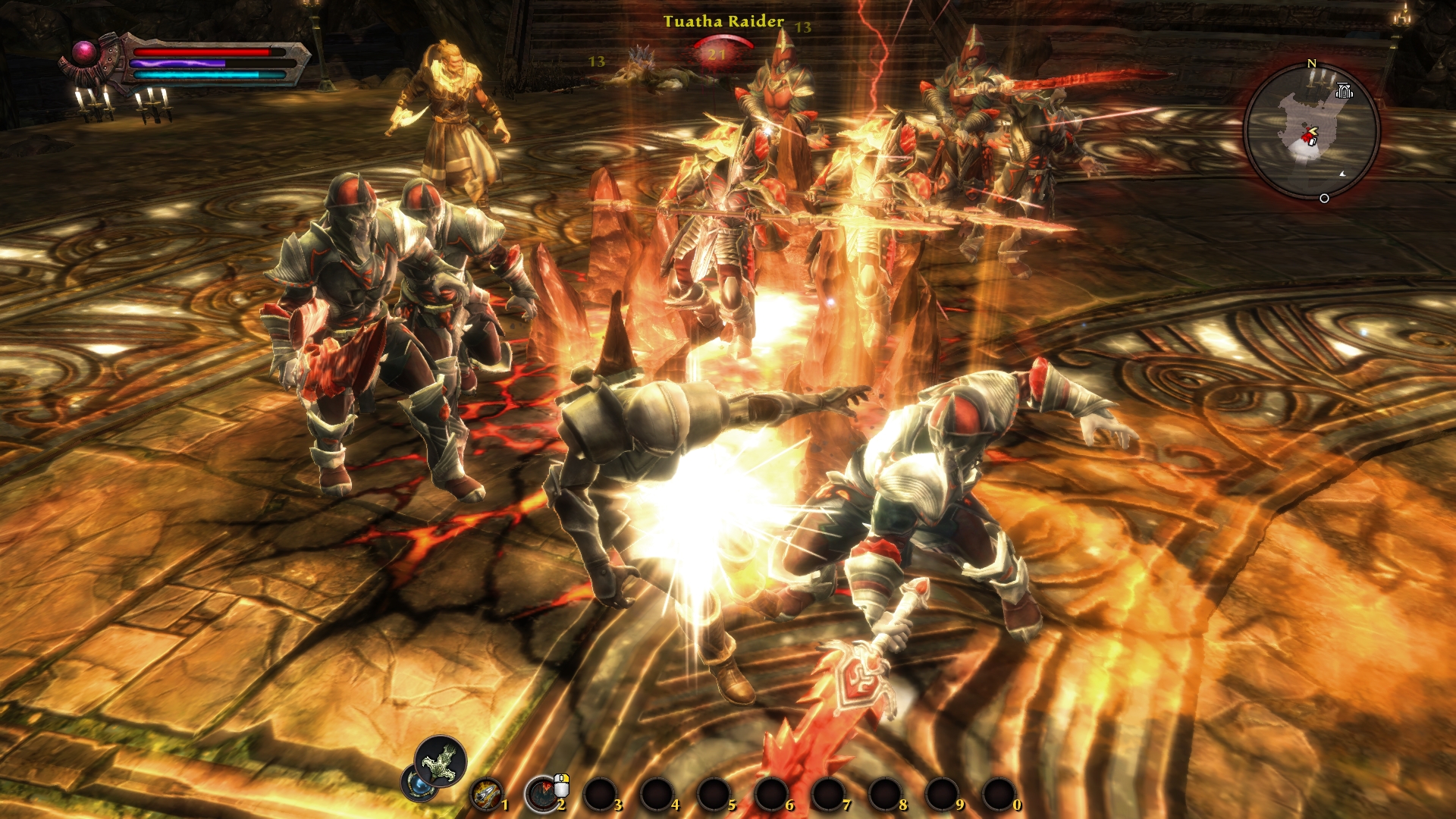The image size is (1456, 819).
Task: Click the purple orb on the status frame
Action: 84,52
